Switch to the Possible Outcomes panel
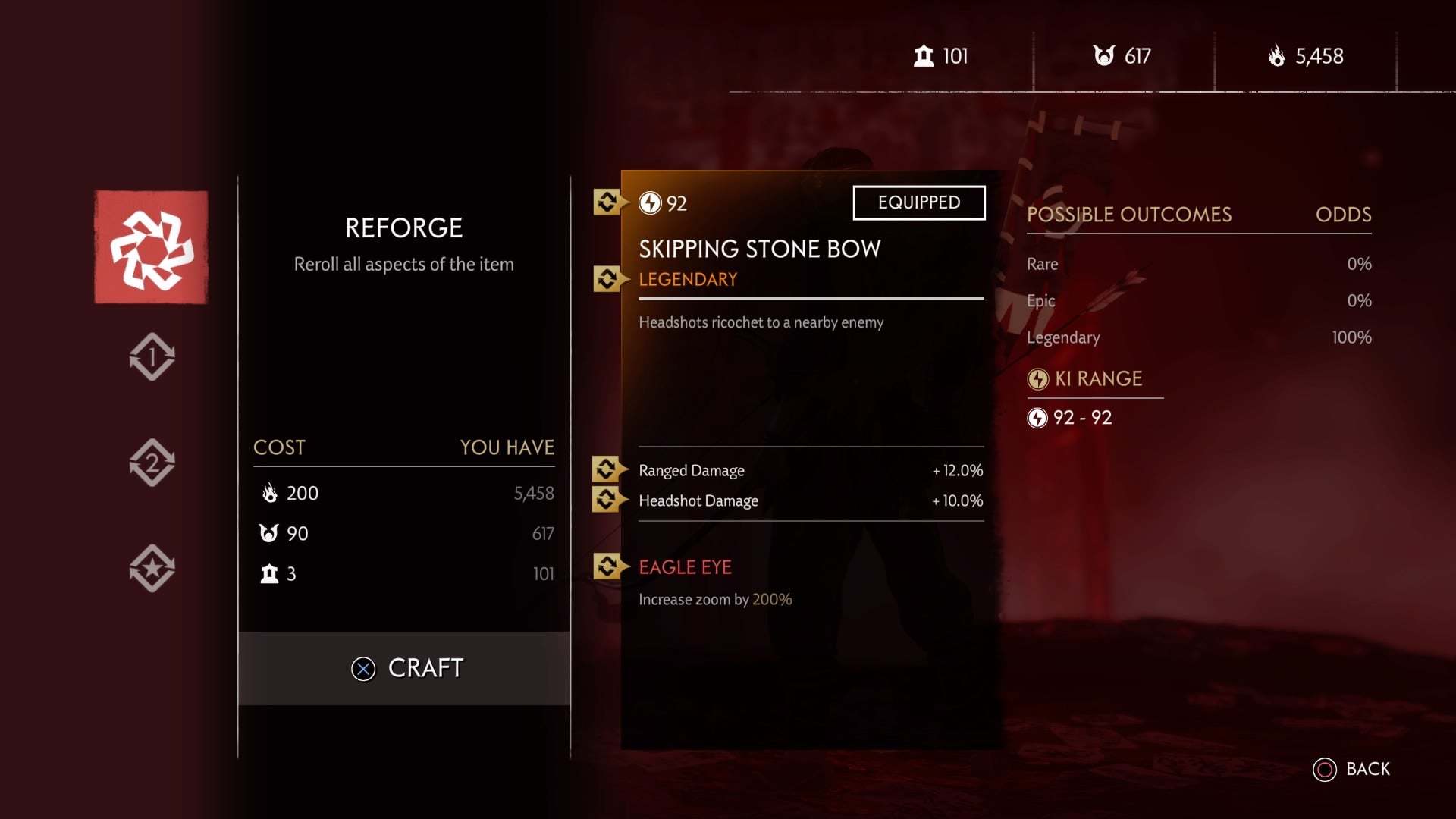The height and width of the screenshot is (819, 1456). point(1128,215)
